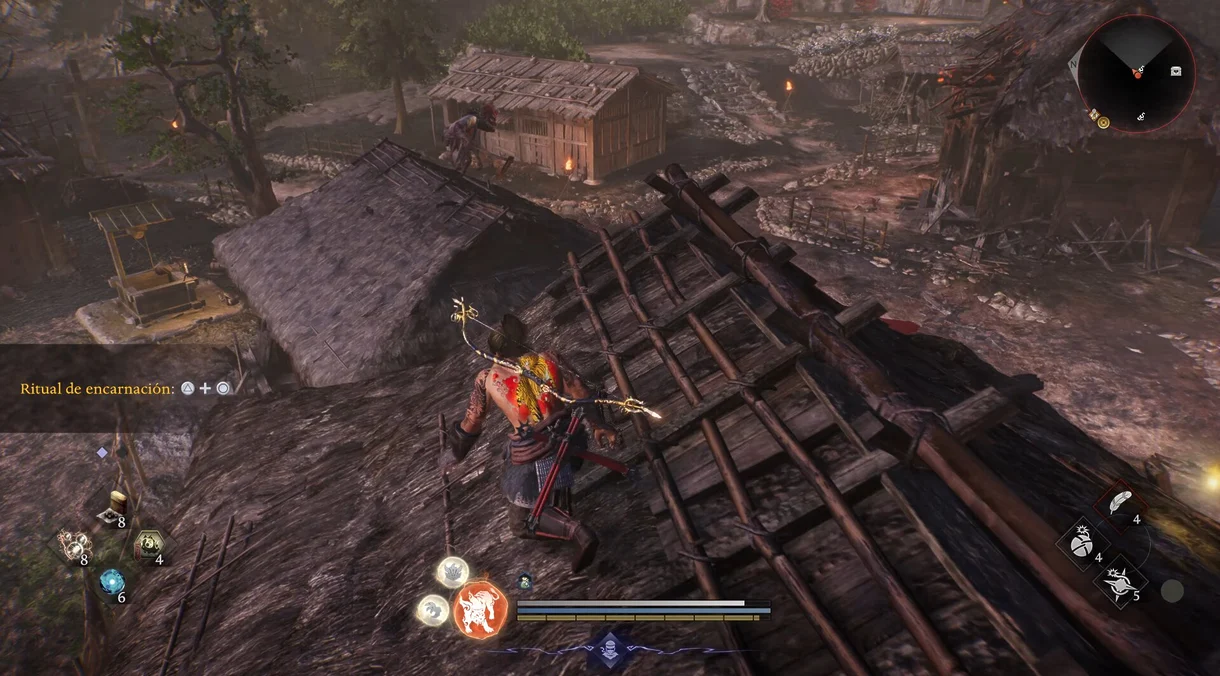Activate the orange guardian spirit beast icon
1220x676 pixels.
coord(480,609)
